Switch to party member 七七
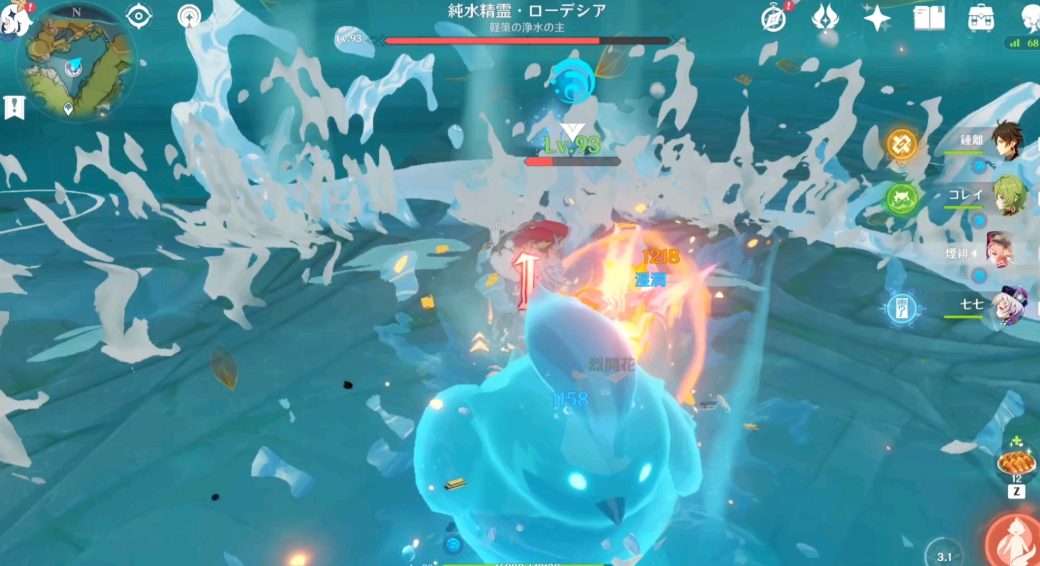This screenshot has height=566, width=1040. tap(1006, 307)
